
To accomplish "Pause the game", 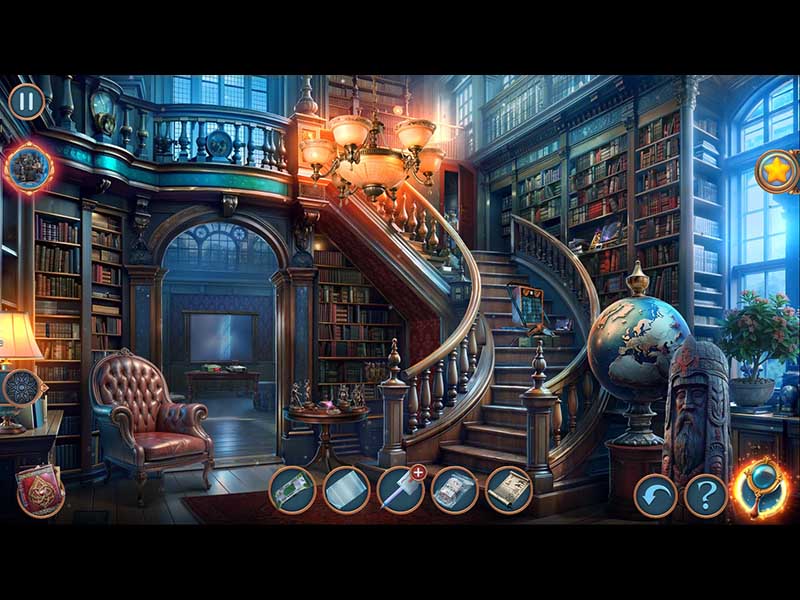I will 27,101.
